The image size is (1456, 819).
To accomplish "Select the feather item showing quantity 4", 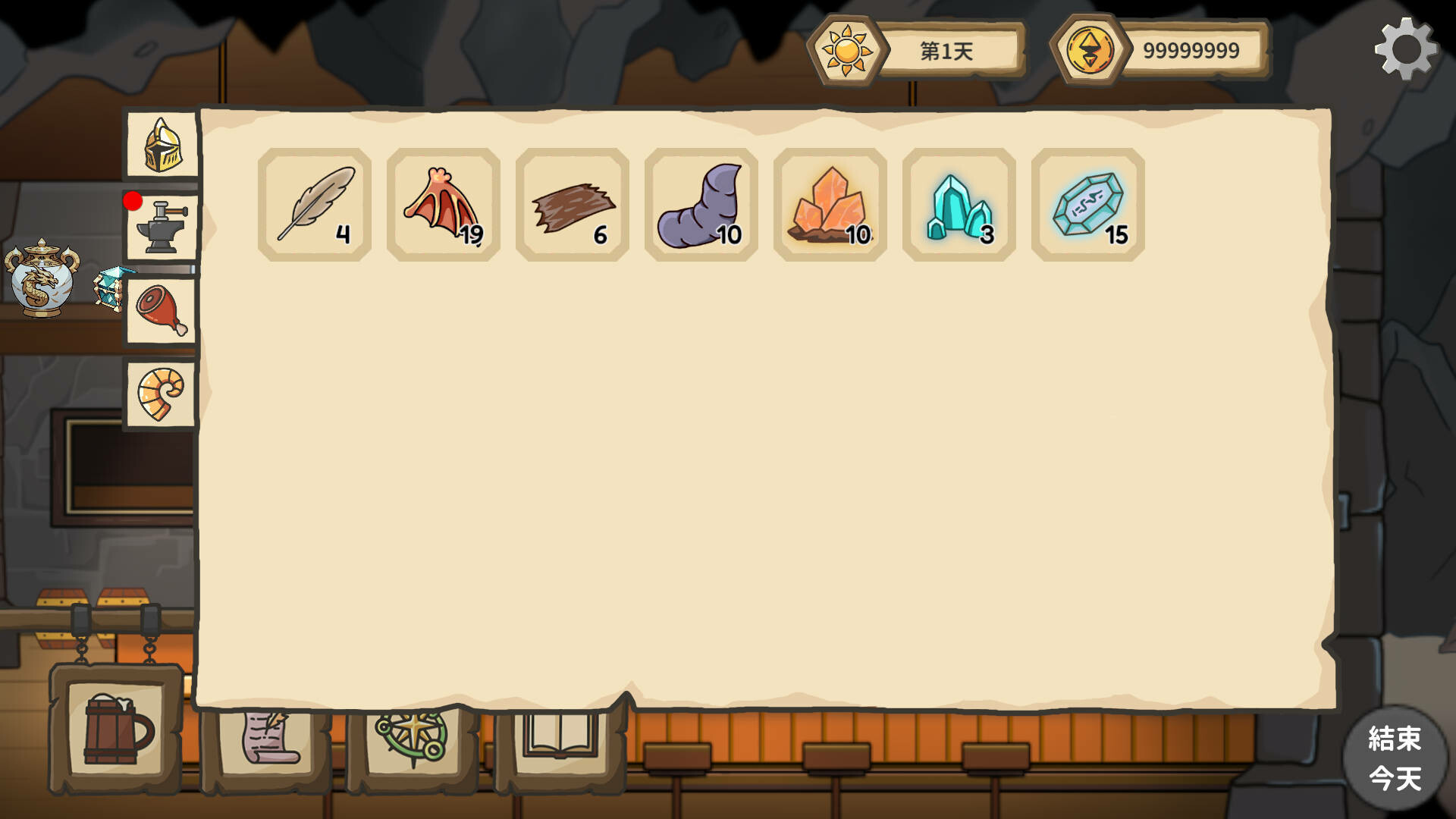I will tap(315, 205).
